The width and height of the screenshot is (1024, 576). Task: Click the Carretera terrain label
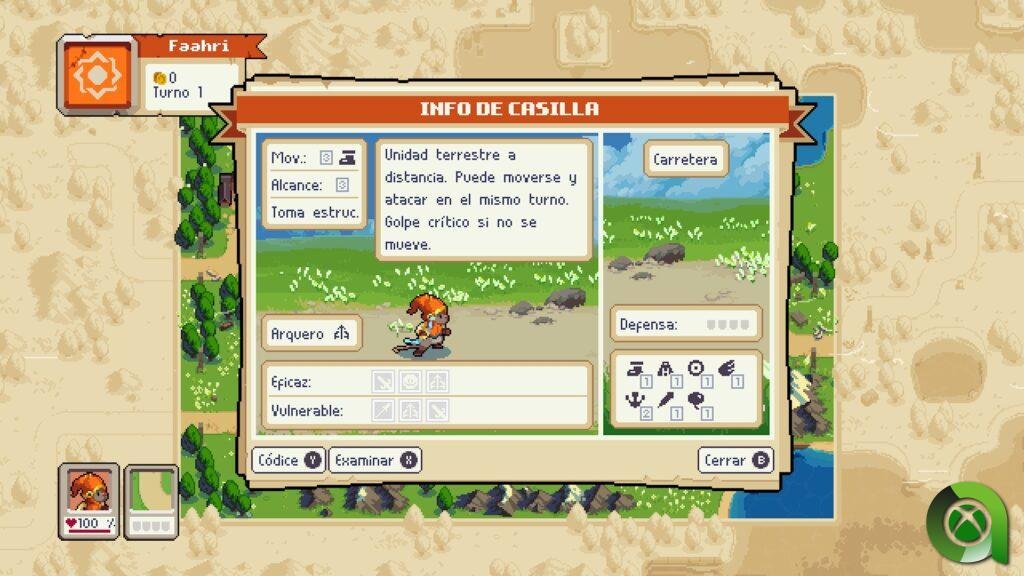click(x=685, y=159)
